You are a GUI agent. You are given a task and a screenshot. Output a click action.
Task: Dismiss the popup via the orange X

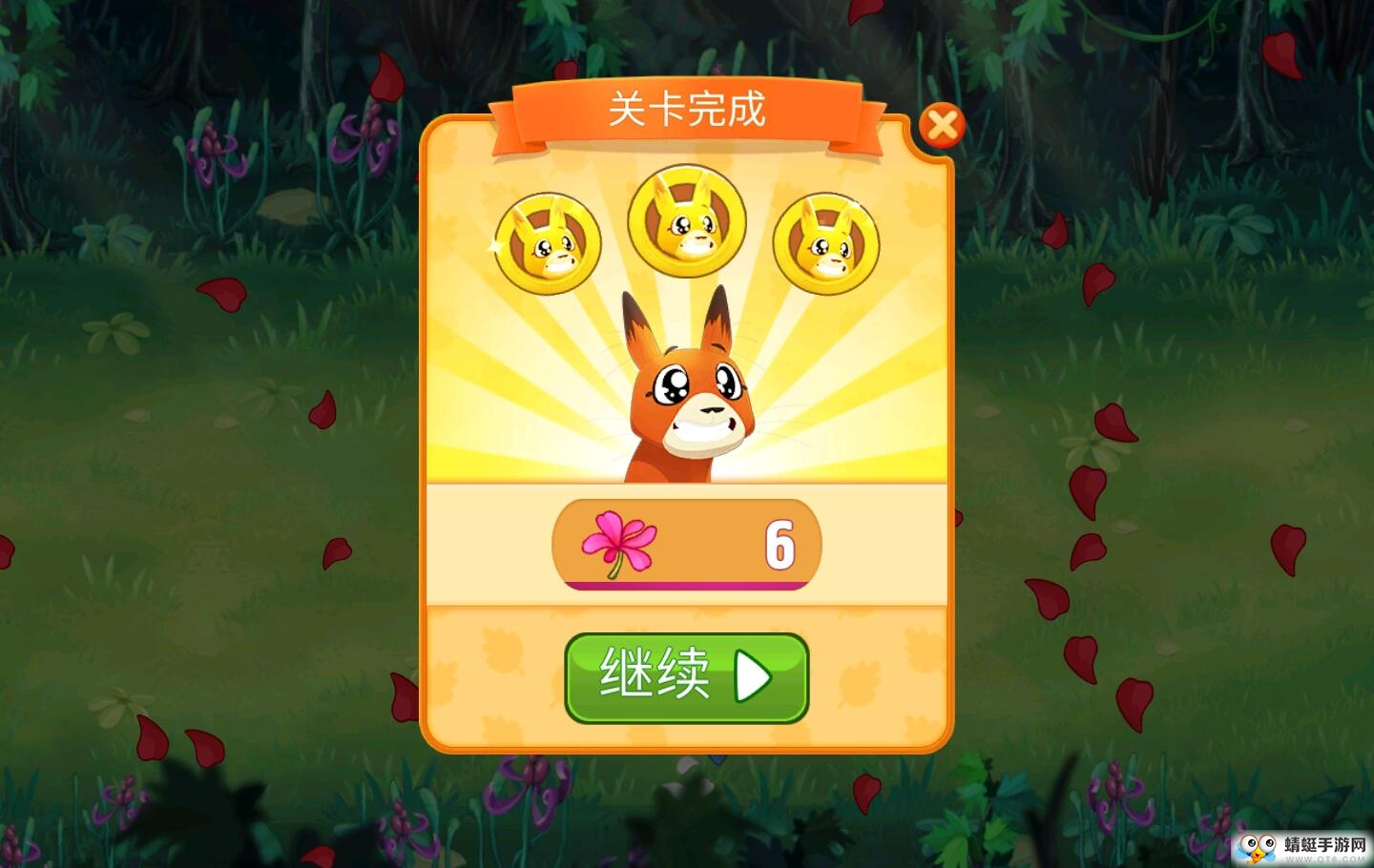point(944,125)
